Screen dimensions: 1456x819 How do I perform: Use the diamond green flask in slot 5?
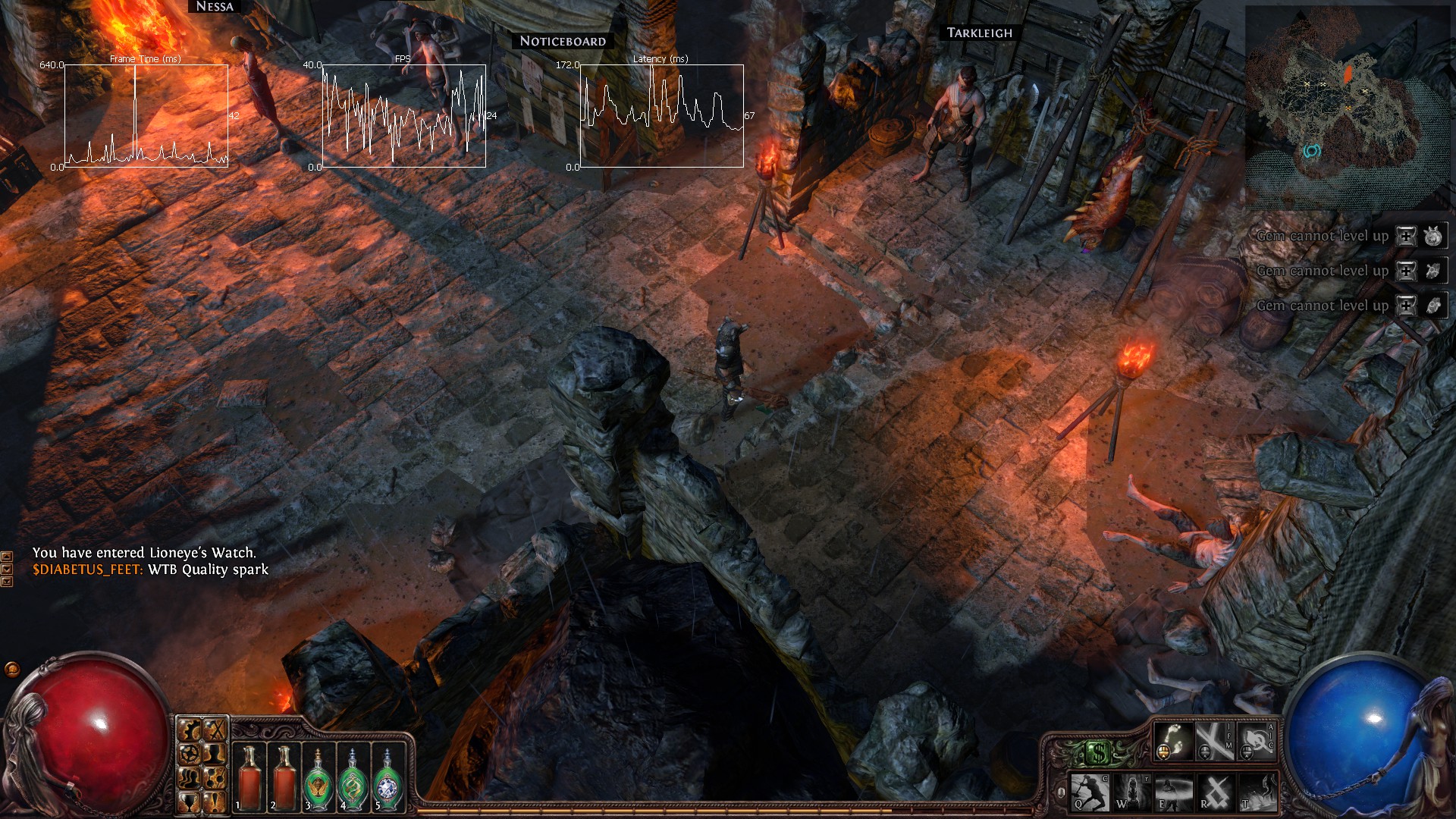[x=388, y=777]
